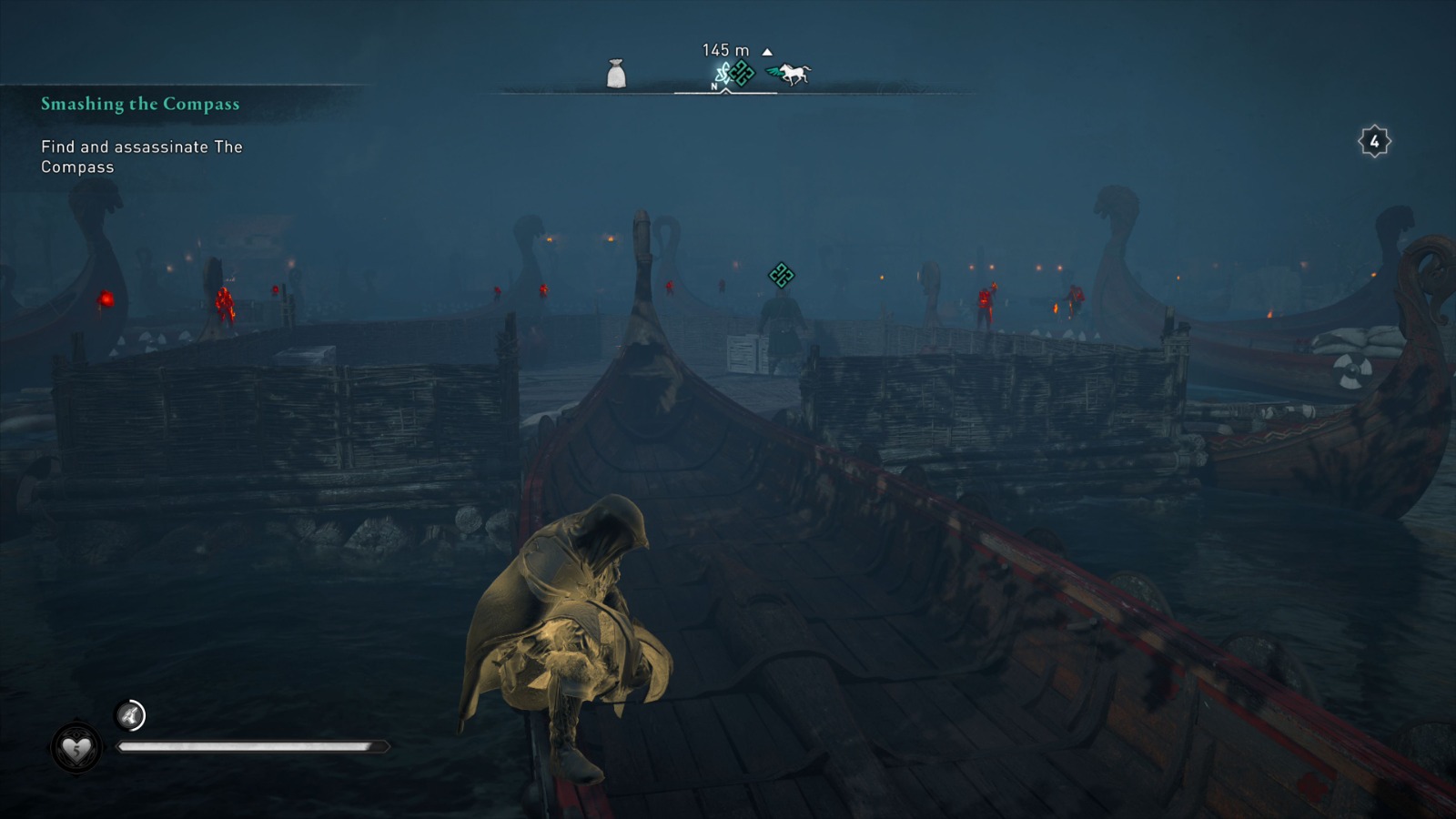1456x819 pixels.
Task: Select the Smashing the Compass quest title
Action: pyautogui.click(x=138, y=104)
